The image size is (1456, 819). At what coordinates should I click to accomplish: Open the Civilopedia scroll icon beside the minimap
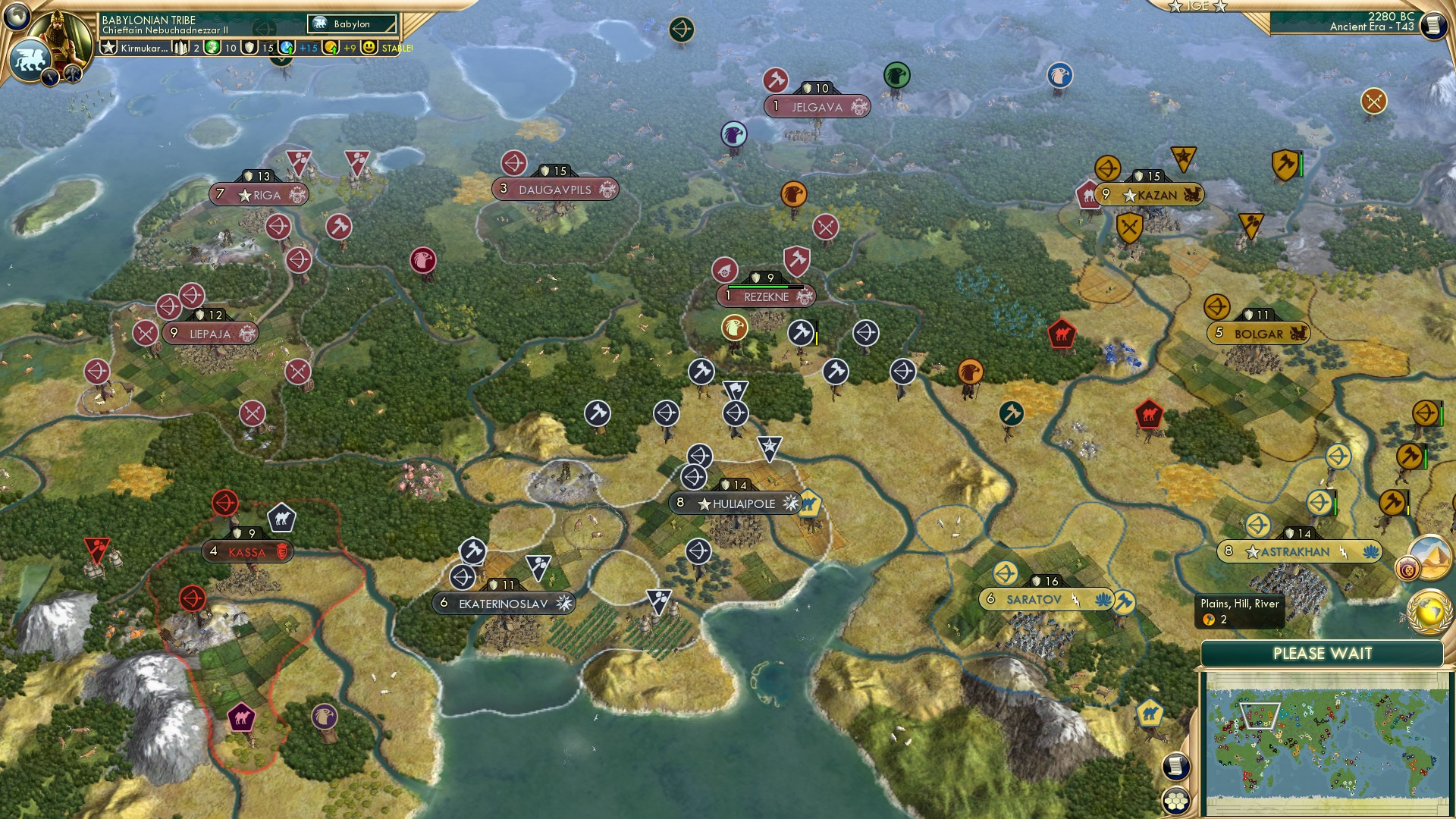pos(1175,765)
